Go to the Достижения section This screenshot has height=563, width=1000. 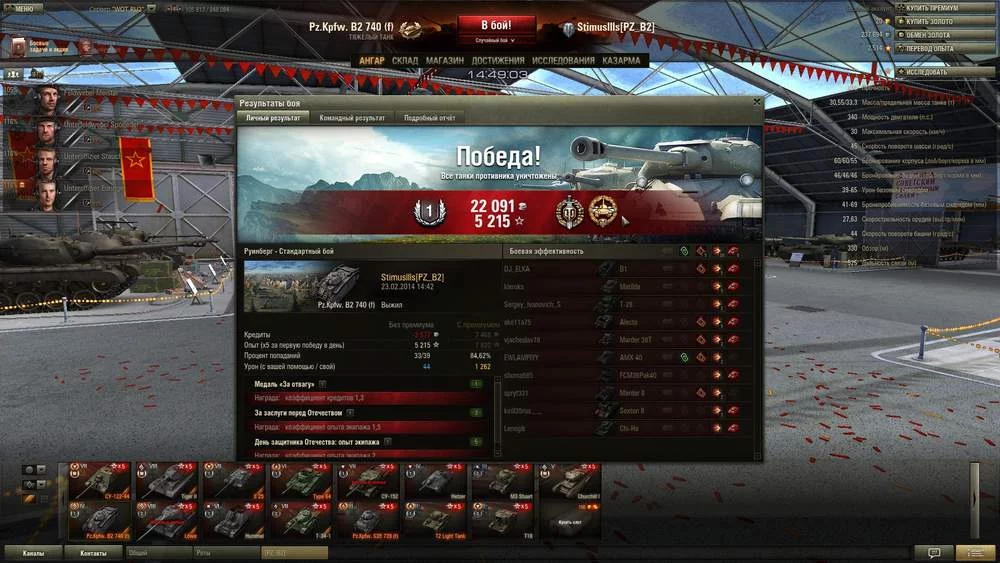497,60
